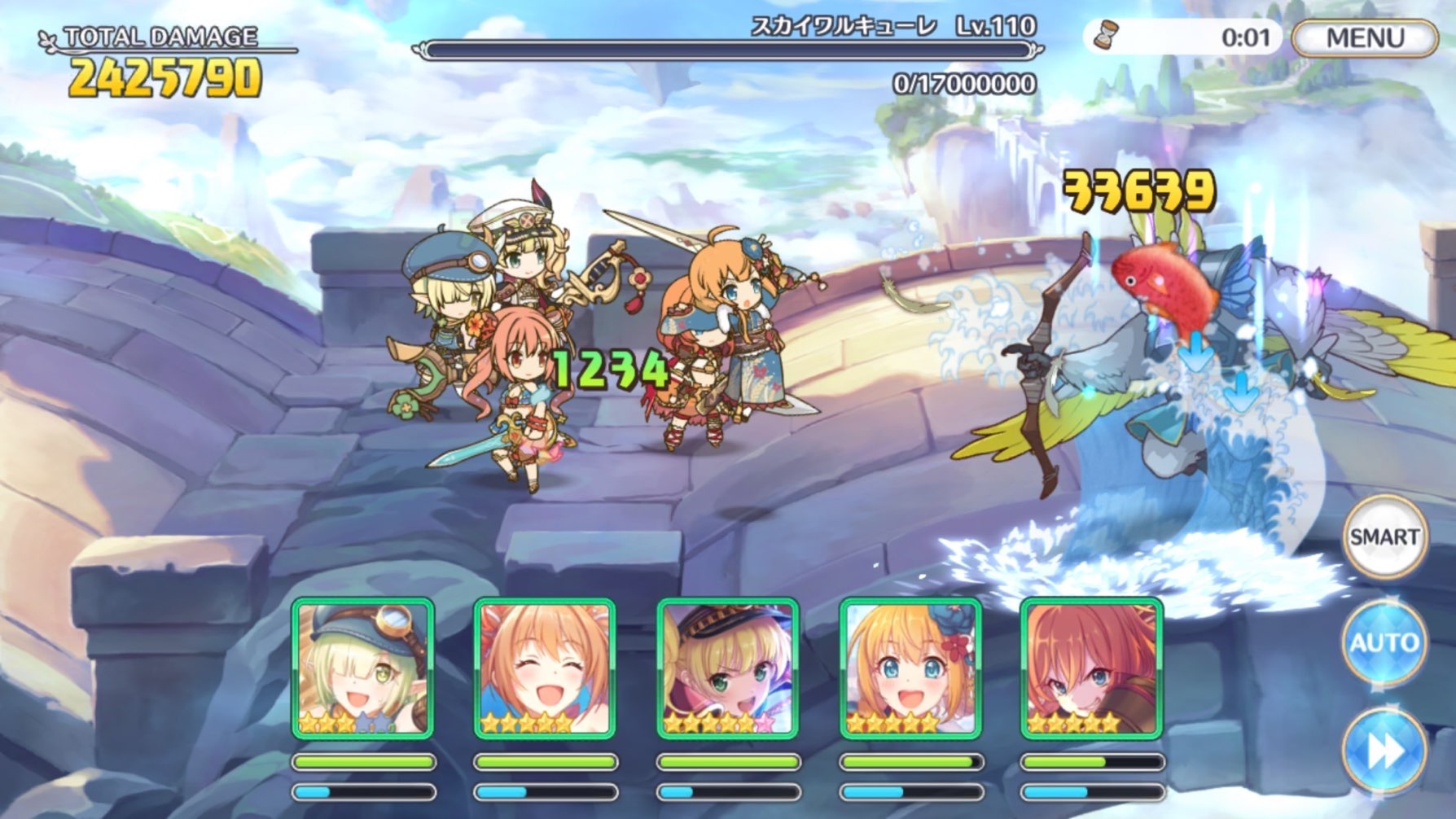Select the green-haired goggles cap character portrait
1456x819 pixels.
coord(363,669)
